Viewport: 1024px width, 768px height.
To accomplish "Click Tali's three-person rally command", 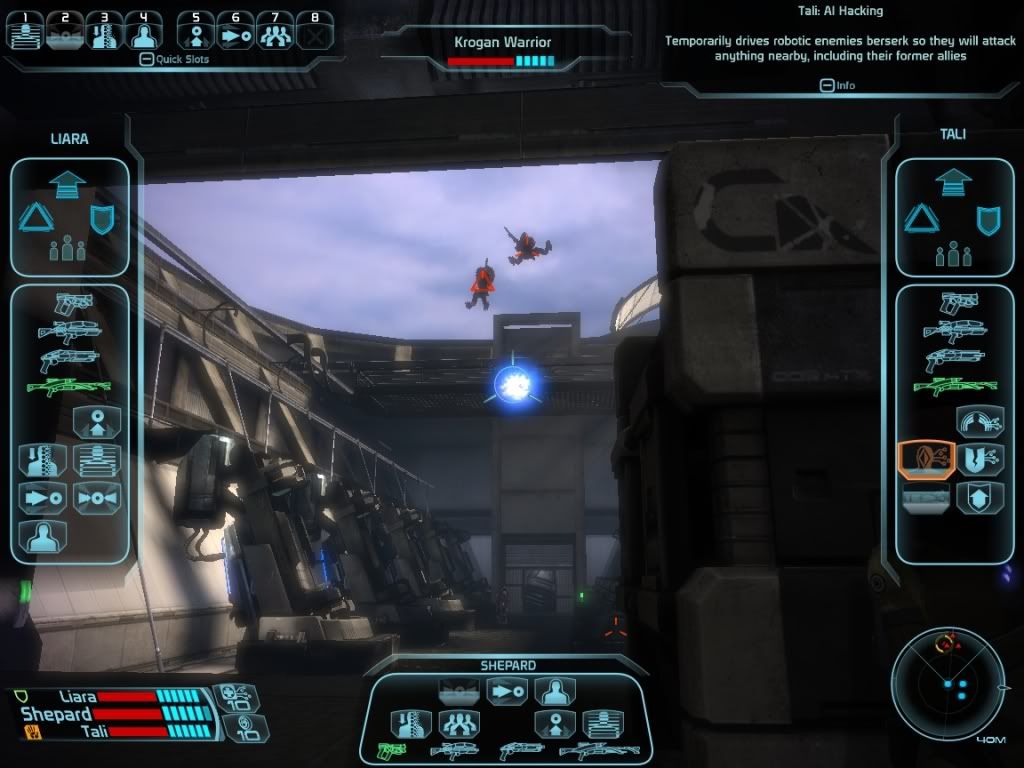I will pos(954,250).
